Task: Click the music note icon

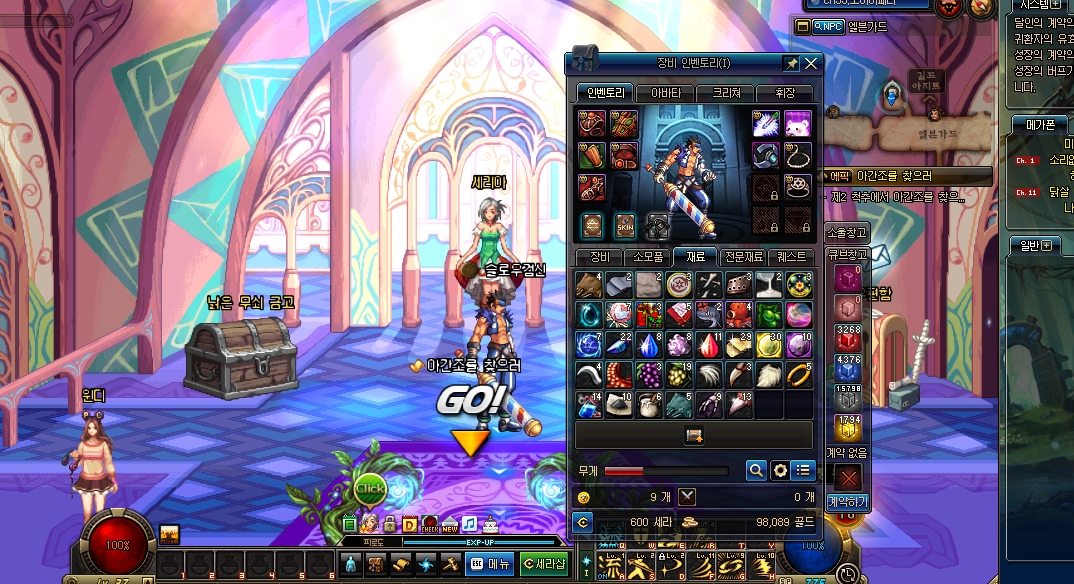Action: 469,523
